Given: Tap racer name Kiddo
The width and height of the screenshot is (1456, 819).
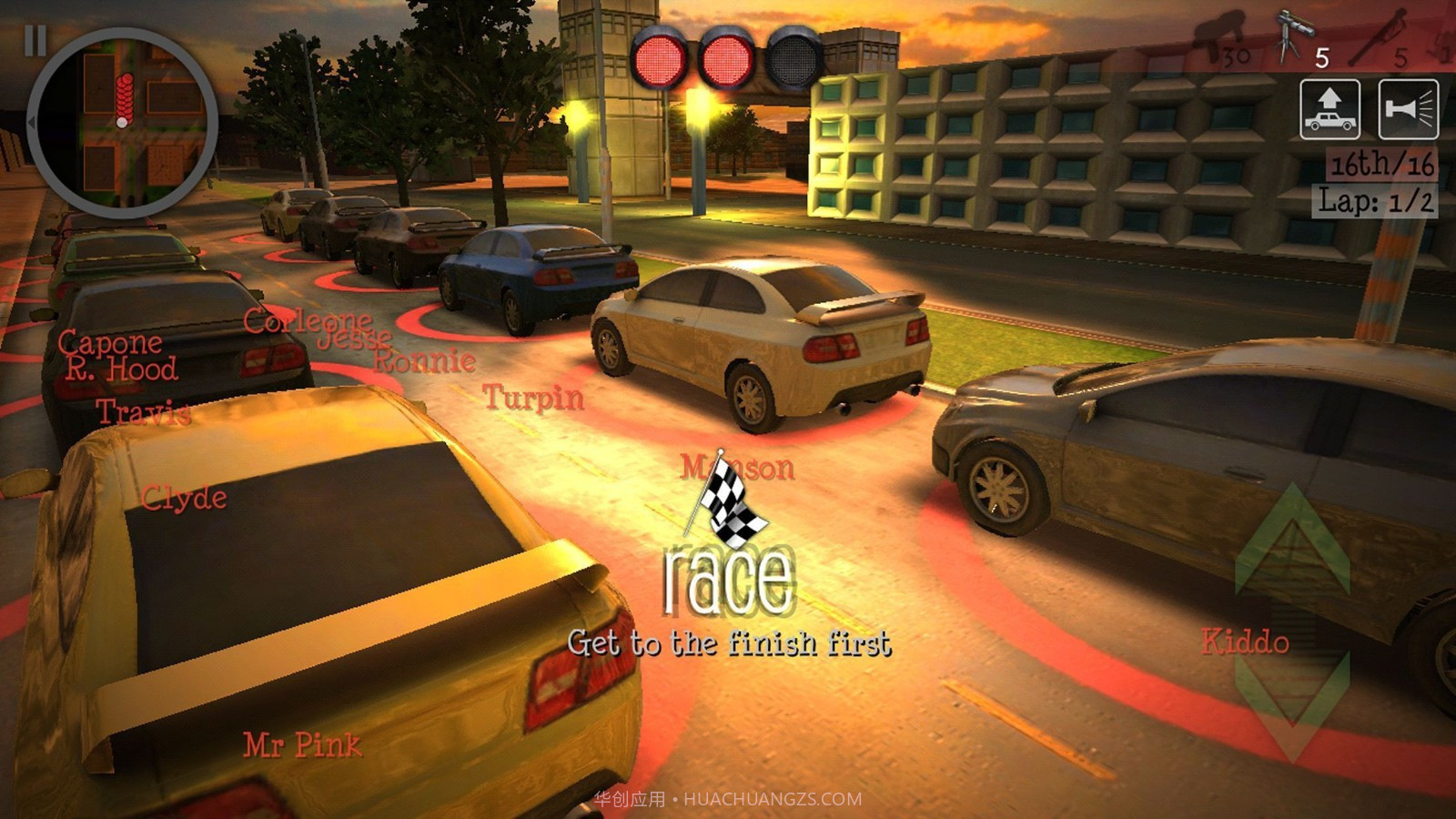Looking at the screenshot, I should [1243, 642].
